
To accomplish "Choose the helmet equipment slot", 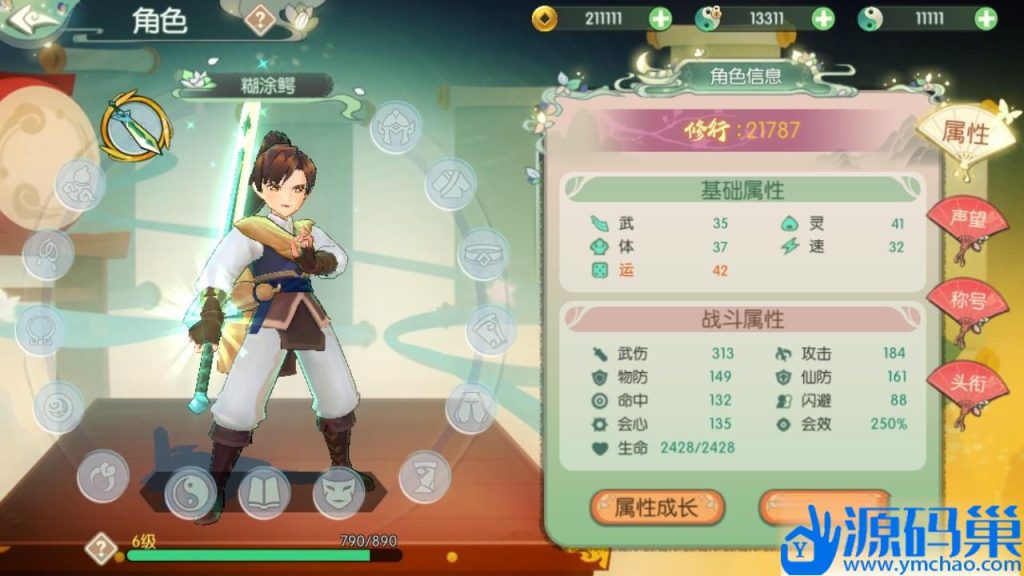I will pos(398,128).
